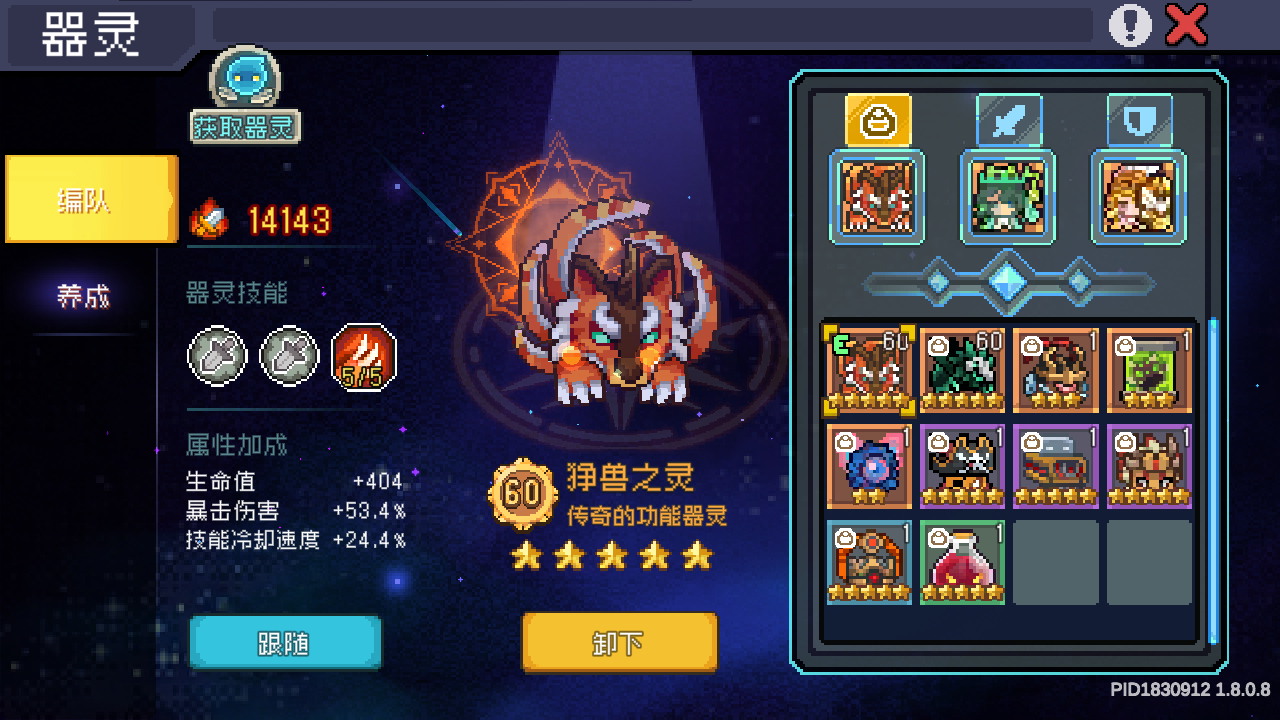The width and height of the screenshot is (1280, 720).
Task: Open the white exclamation mark help icon
Action: pyautogui.click(x=1130, y=25)
